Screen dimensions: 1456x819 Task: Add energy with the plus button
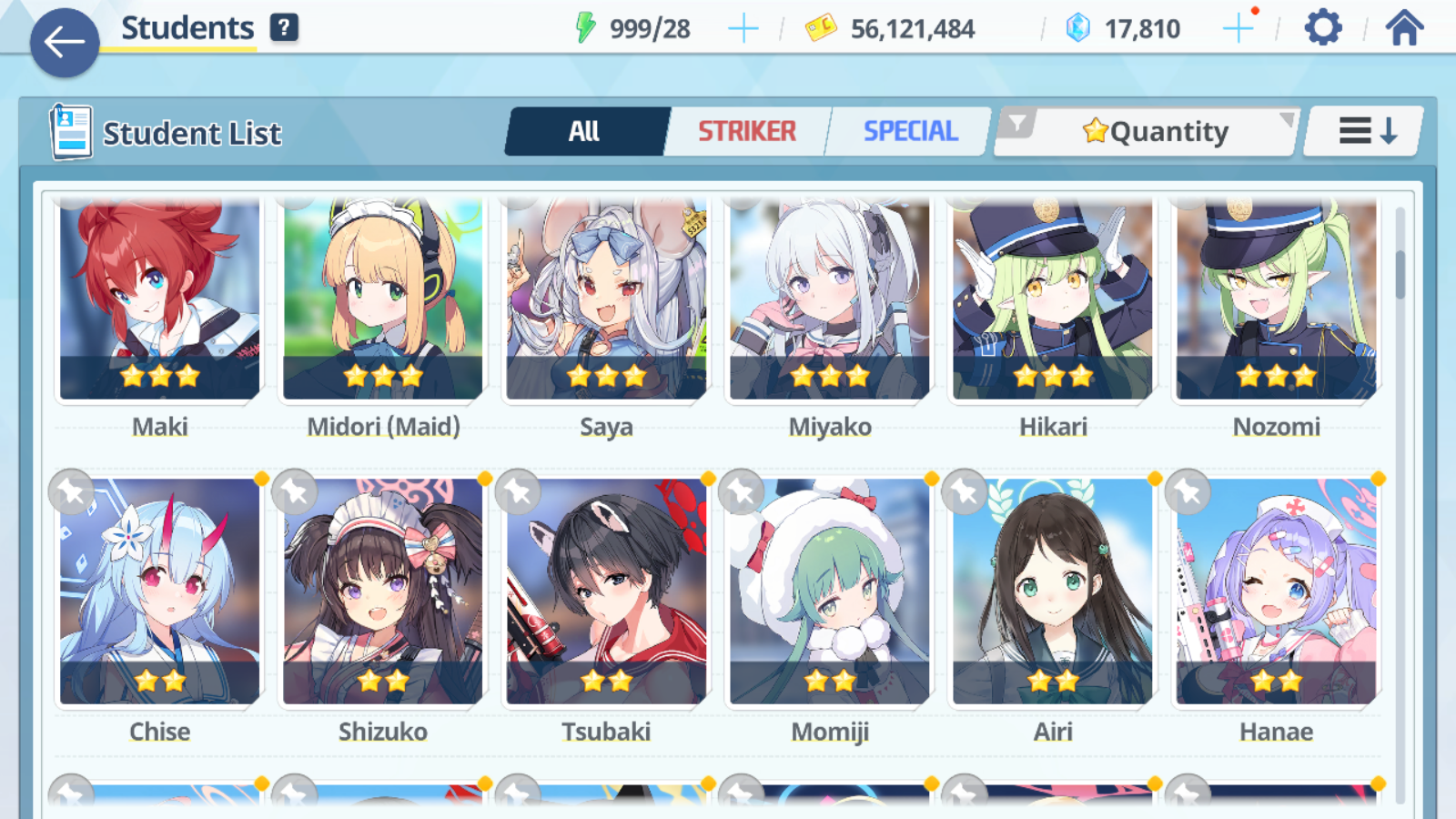point(743,29)
